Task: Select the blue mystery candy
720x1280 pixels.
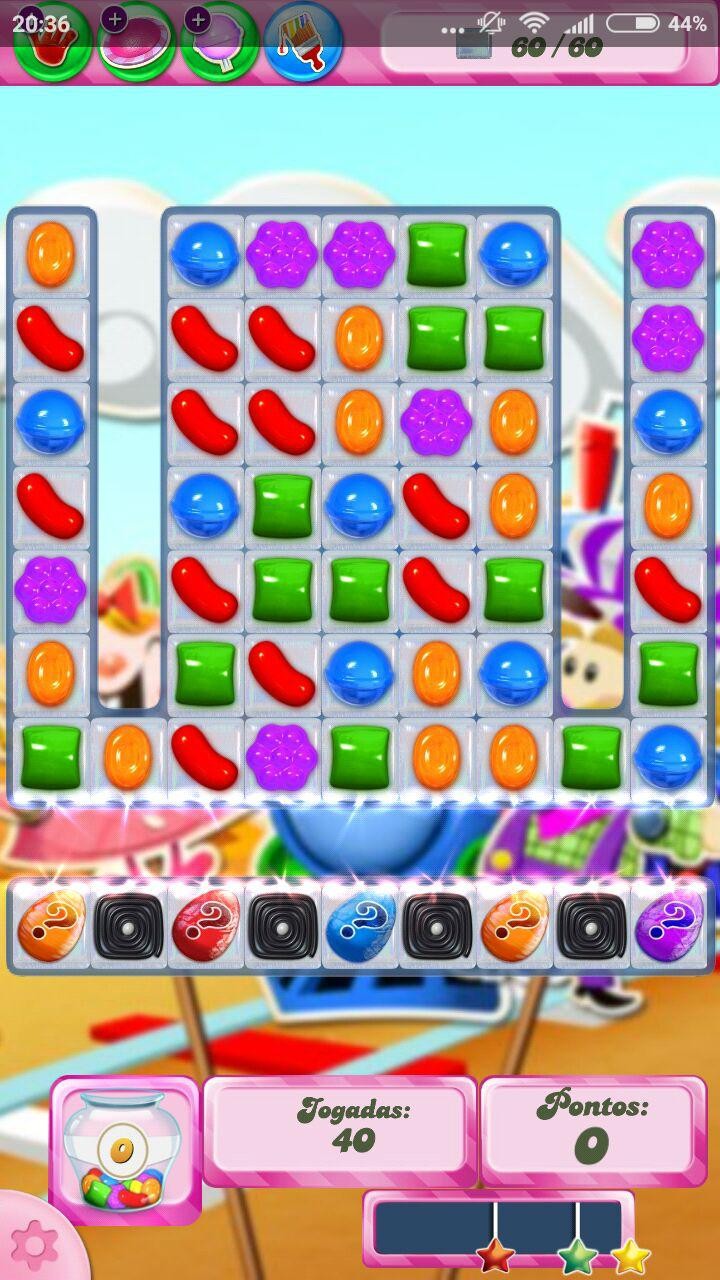Action: pyautogui.click(x=360, y=926)
